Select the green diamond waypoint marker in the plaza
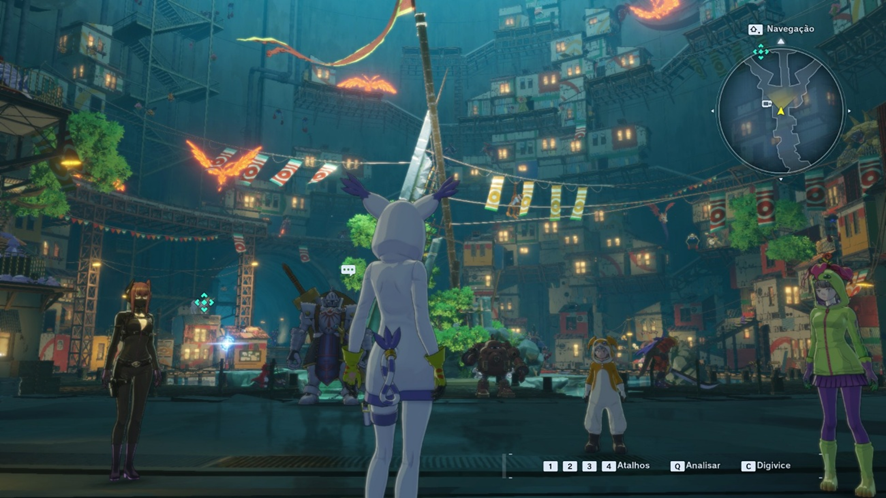Viewport: 886px width, 498px height. pyautogui.click(x=204, y=302)
